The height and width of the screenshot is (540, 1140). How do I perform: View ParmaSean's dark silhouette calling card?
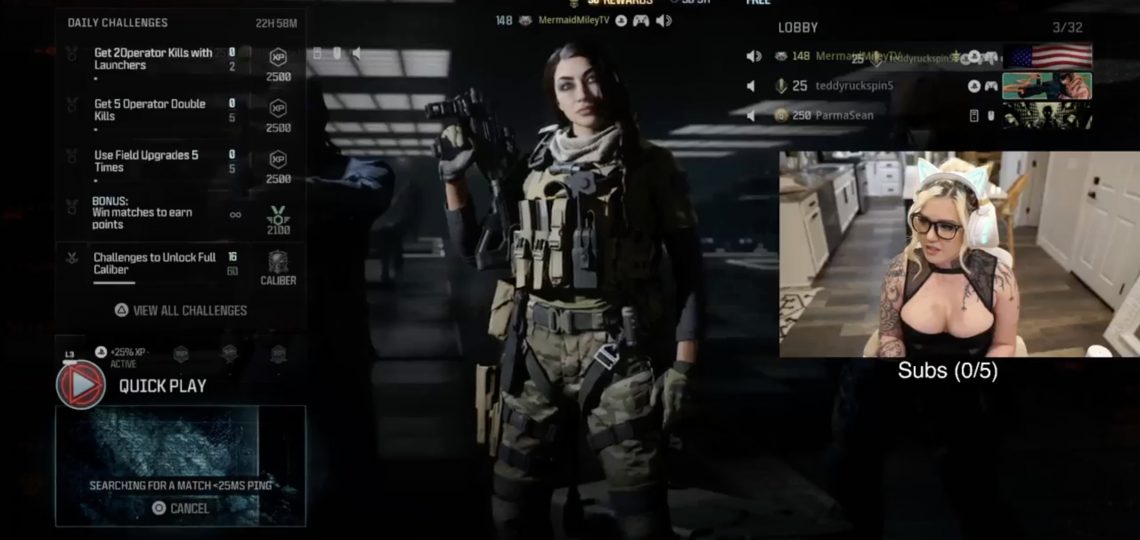click(x=1047, y=115)
